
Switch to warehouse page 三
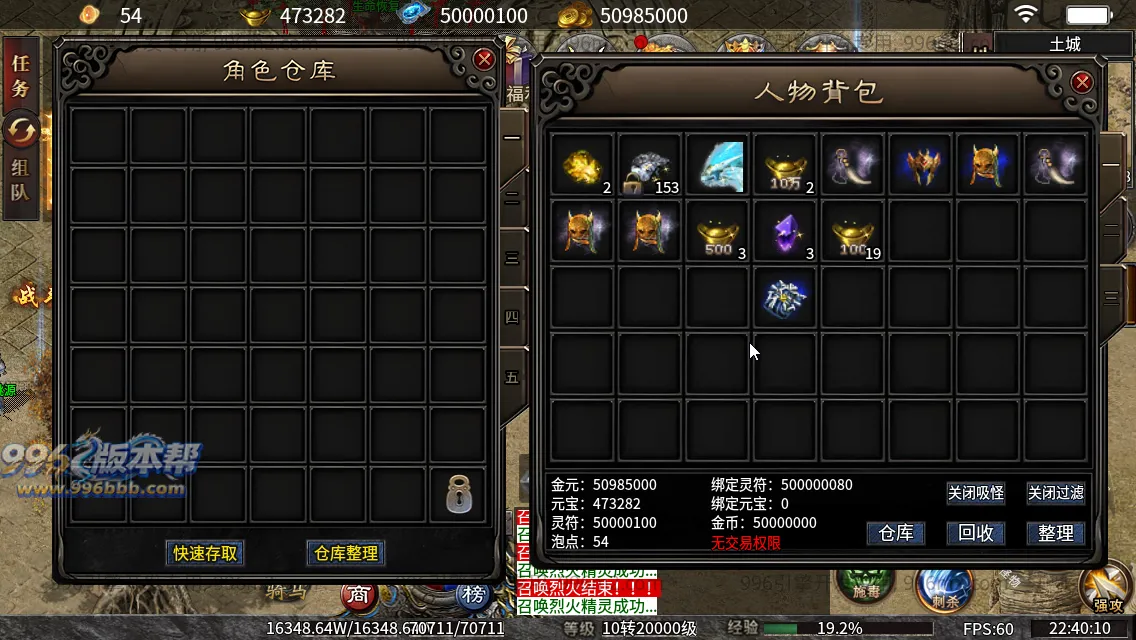pyautogui.click(x=512, y=258)
